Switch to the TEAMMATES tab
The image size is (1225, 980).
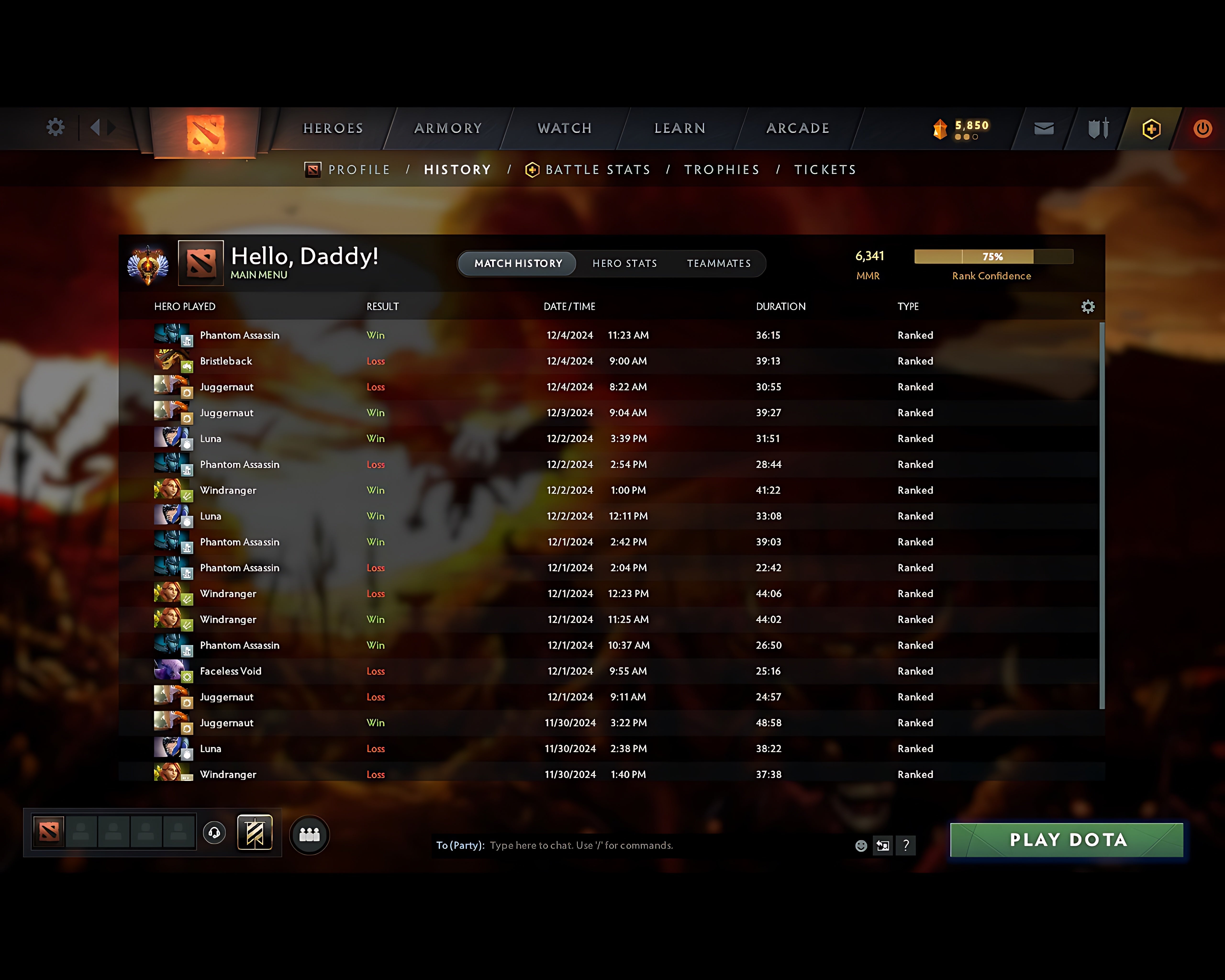pos(719,263)
